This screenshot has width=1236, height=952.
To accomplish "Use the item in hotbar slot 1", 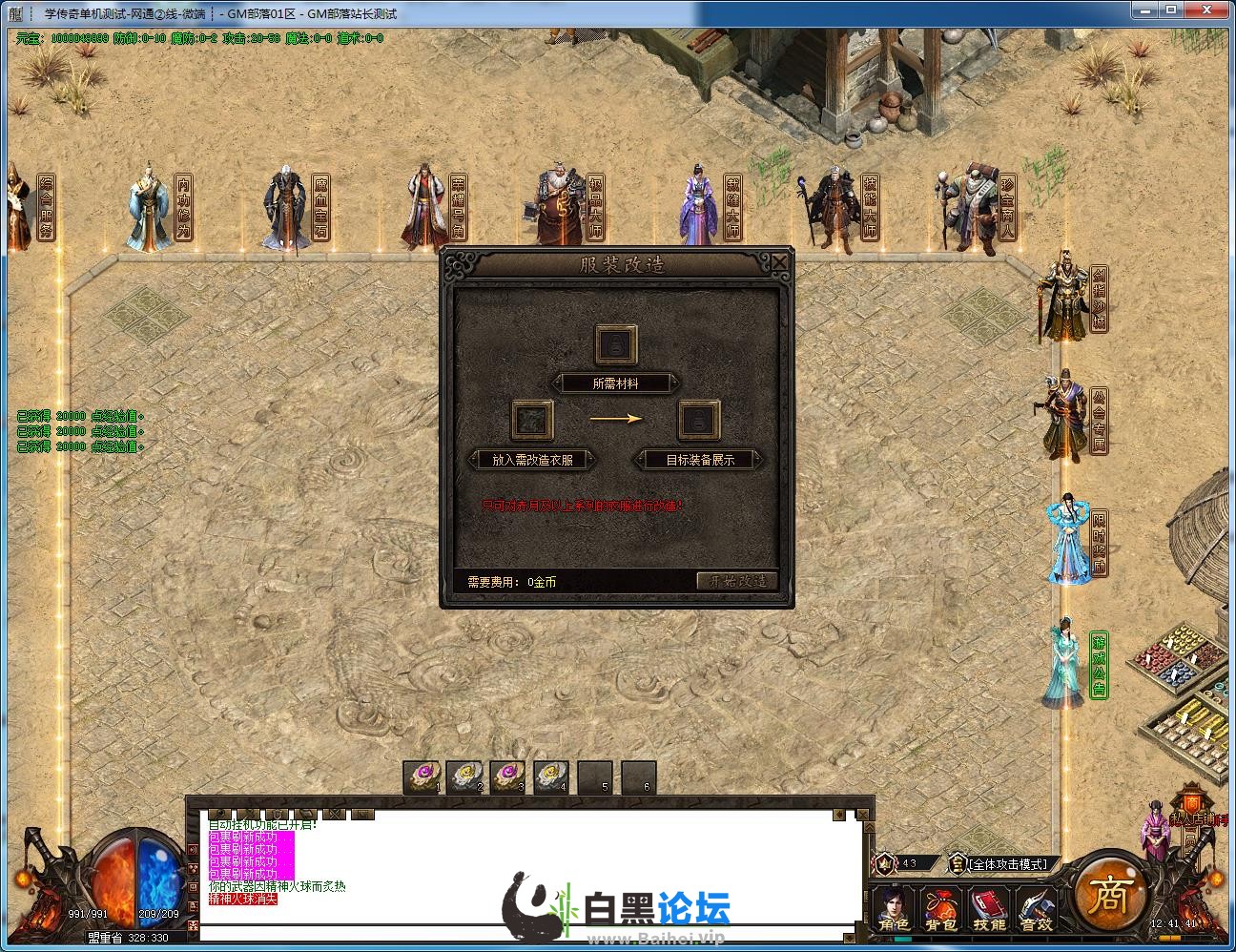I will coord(421,776).
